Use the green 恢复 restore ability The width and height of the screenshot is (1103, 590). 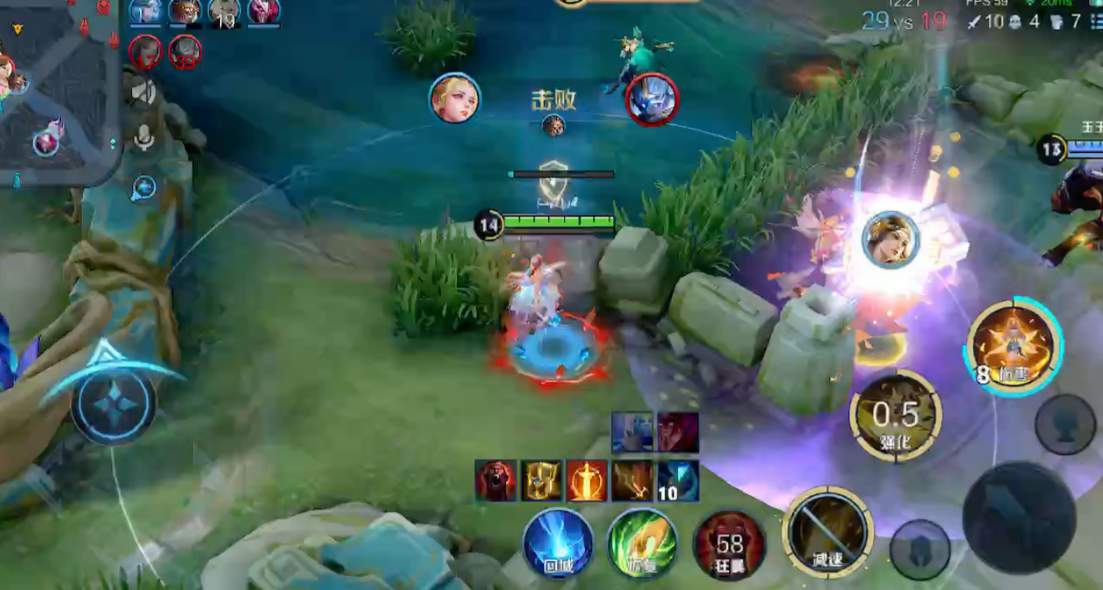pos(642,543)
